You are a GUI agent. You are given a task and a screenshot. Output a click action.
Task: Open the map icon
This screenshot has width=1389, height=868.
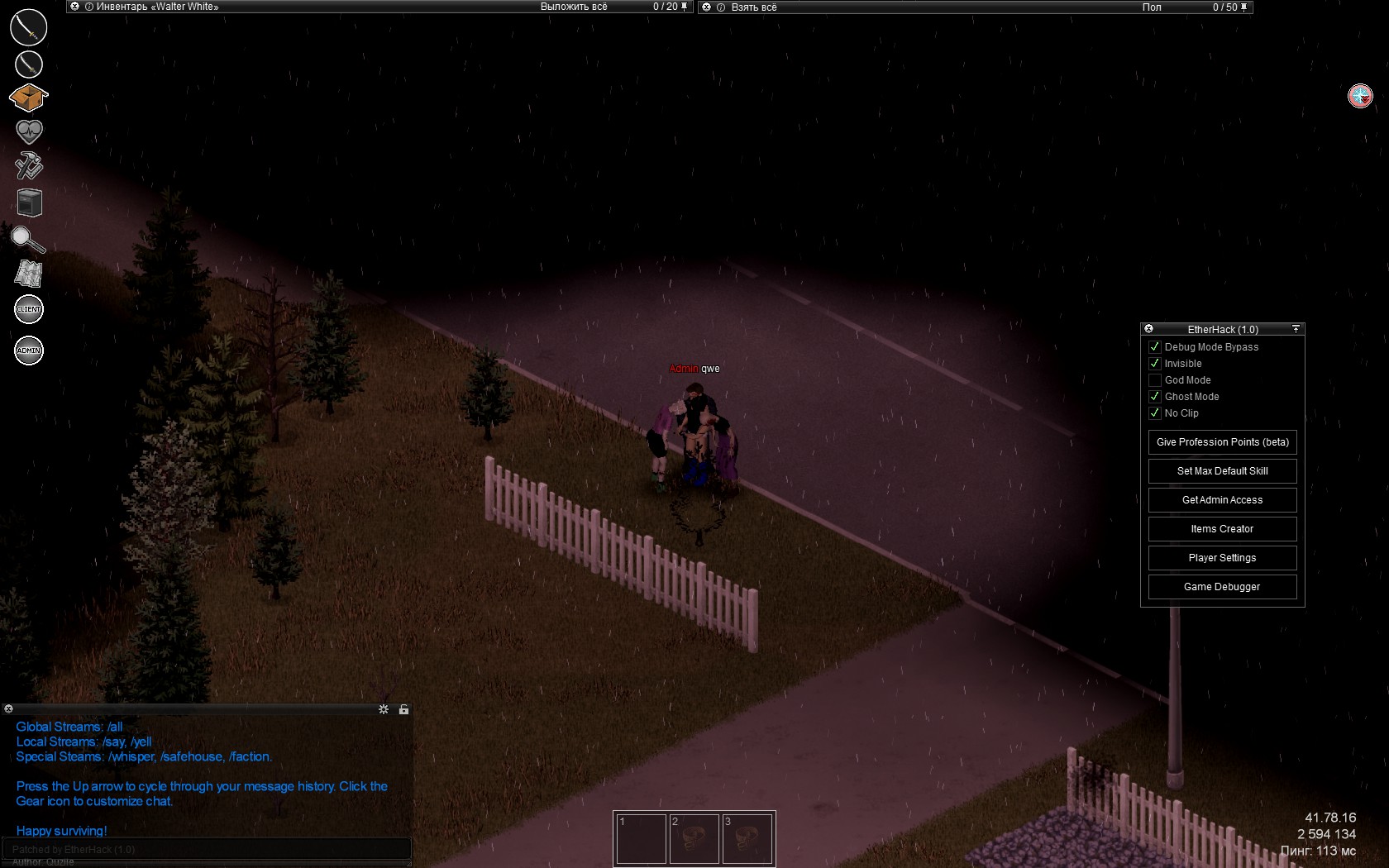[x=29, y=274]
